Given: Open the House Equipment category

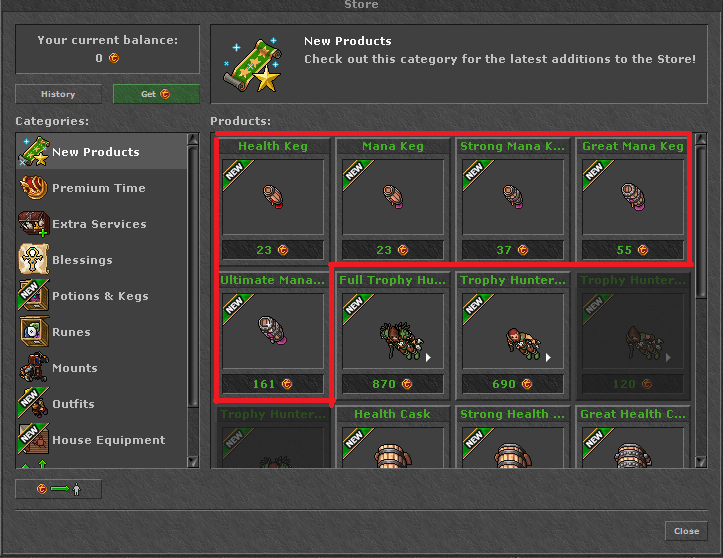Looking at the screenshot, I should pyautogui.click(x=108, y=440).
